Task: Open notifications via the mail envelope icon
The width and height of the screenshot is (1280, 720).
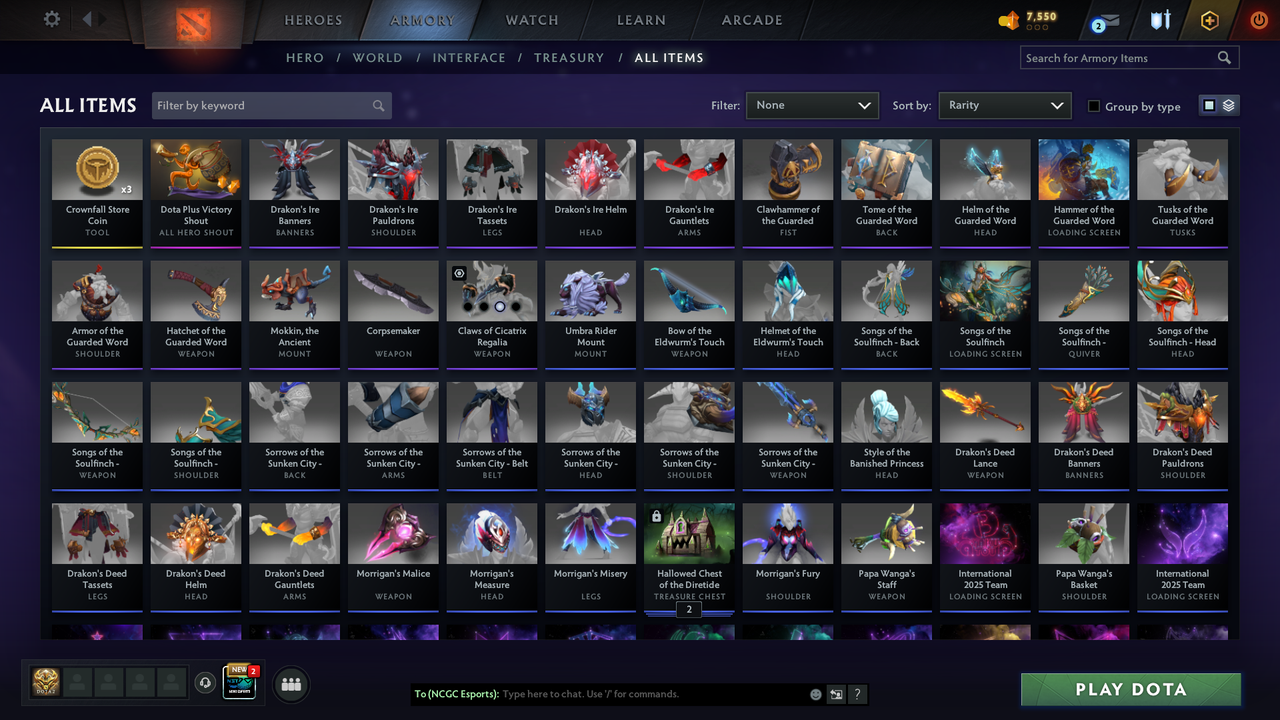Action: click(1104, 19)
